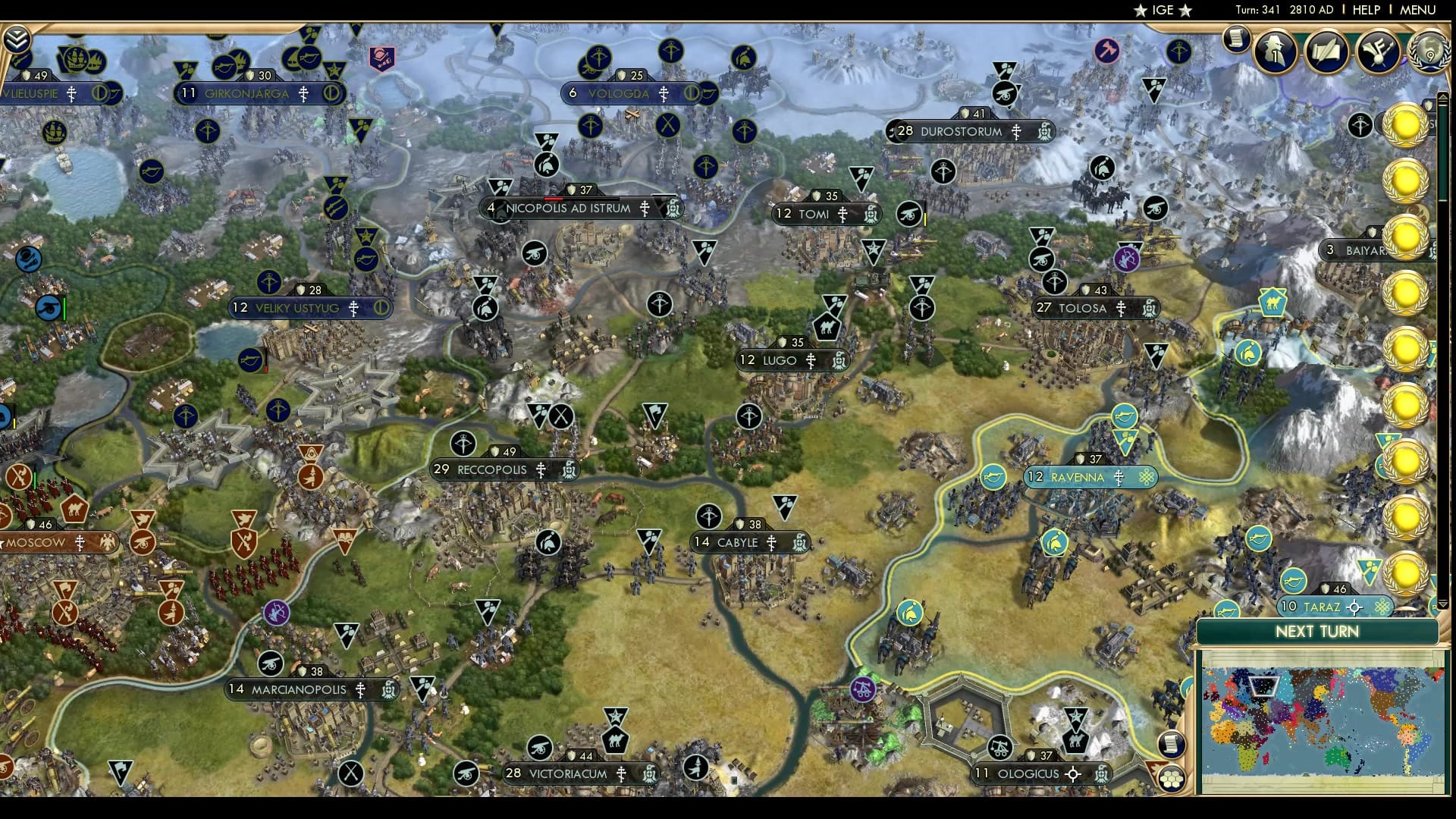This screenshot has height=819, width=1456.
Task: Open the Social Policies screen icon
Action: click(x=1379, y=52)
